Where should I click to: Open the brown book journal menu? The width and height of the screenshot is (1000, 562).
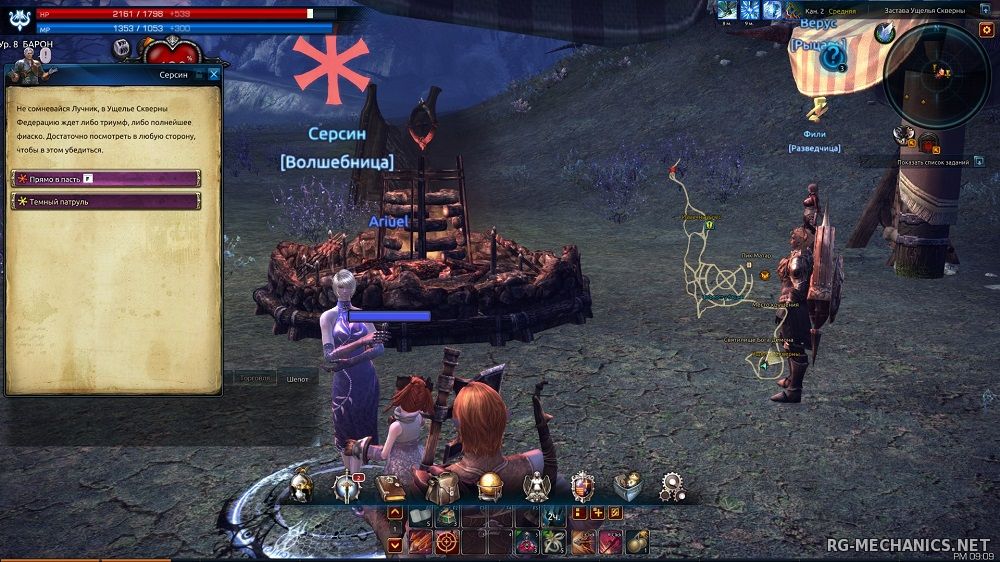(x=390, y=487)
